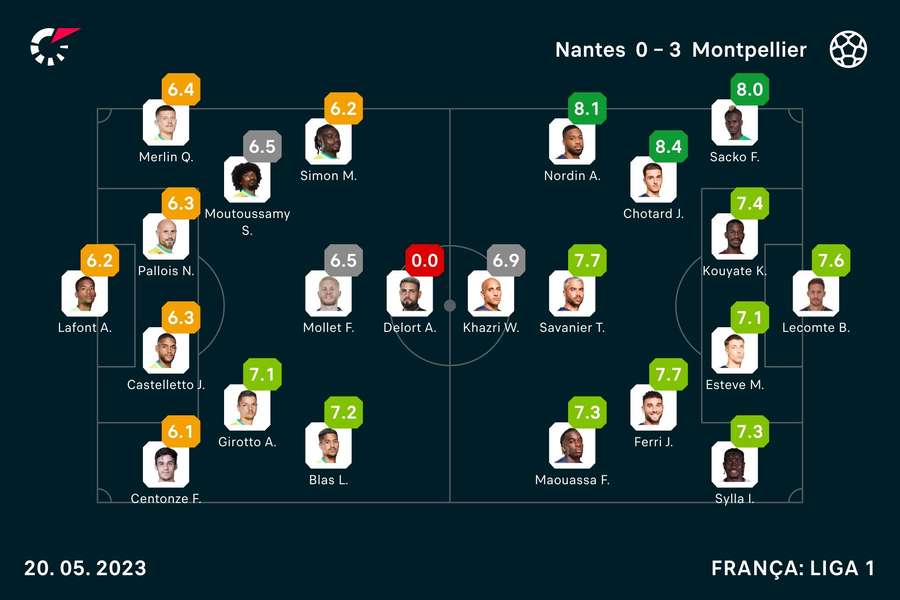The width and height of the screenshot is (900, 600).
Task: Select Mollet F. player photo
Action: pyautogui.click(x=327, y=293)
